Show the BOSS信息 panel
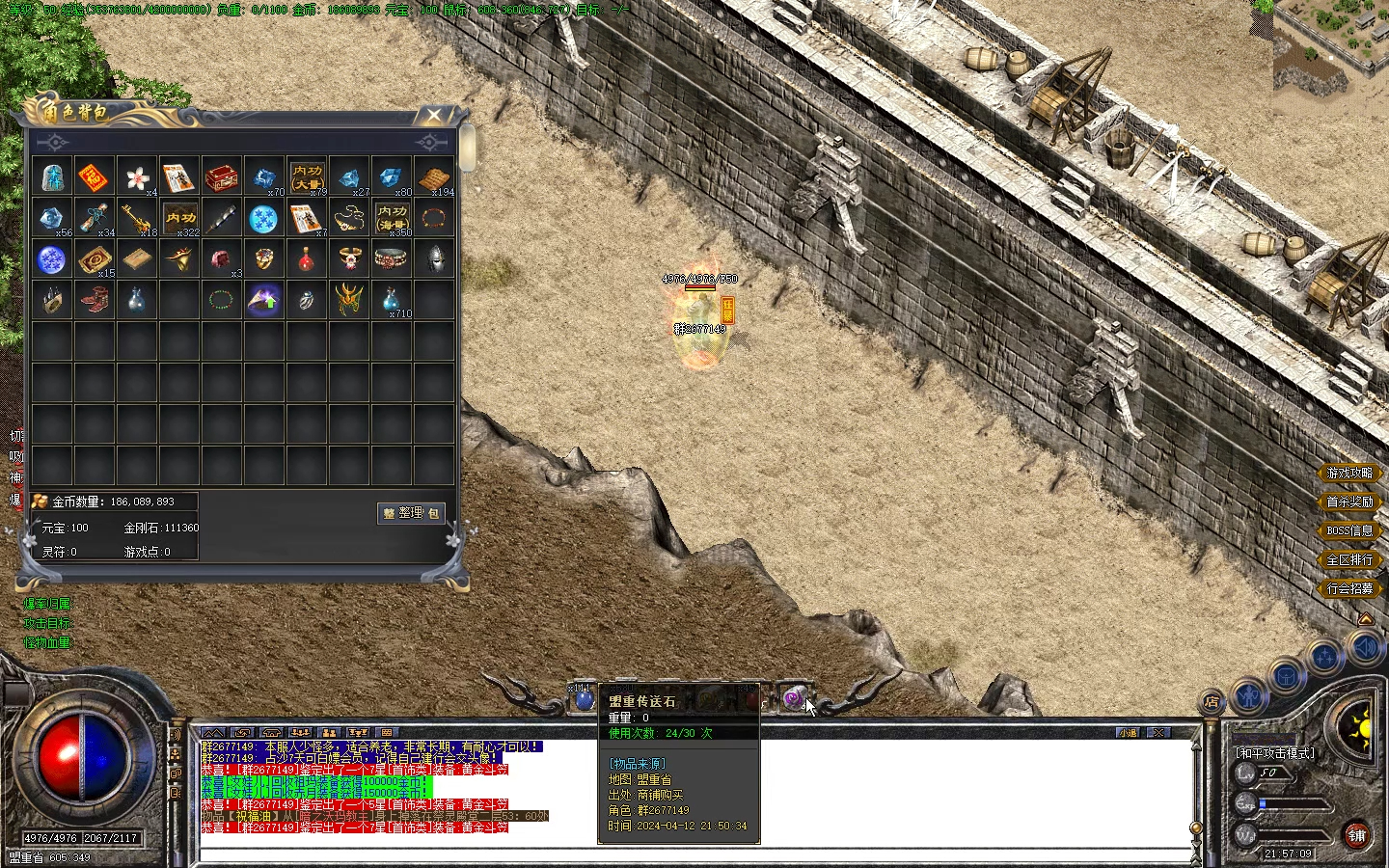This screenshot has height=868, width=1389. click(1348, 531)
